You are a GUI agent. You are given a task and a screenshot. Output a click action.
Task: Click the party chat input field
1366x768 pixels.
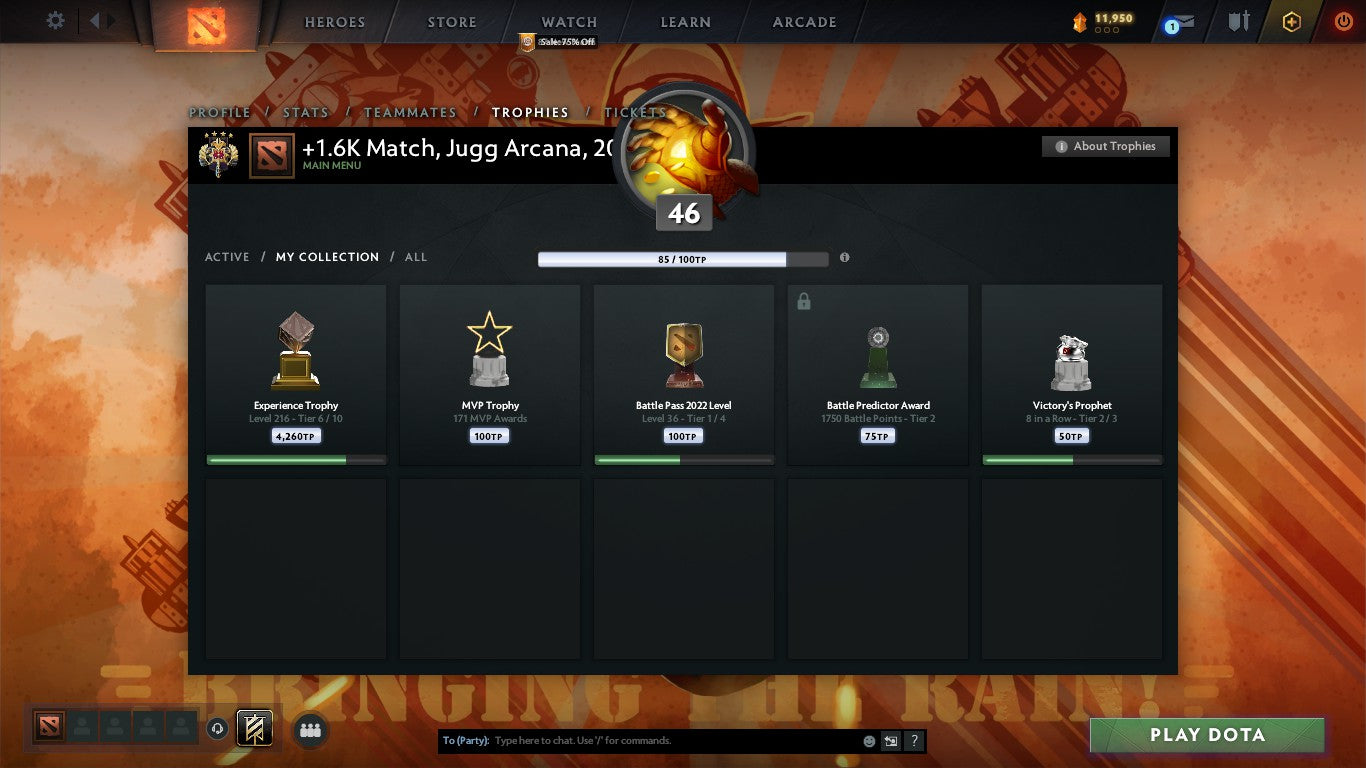pos(650,740)
